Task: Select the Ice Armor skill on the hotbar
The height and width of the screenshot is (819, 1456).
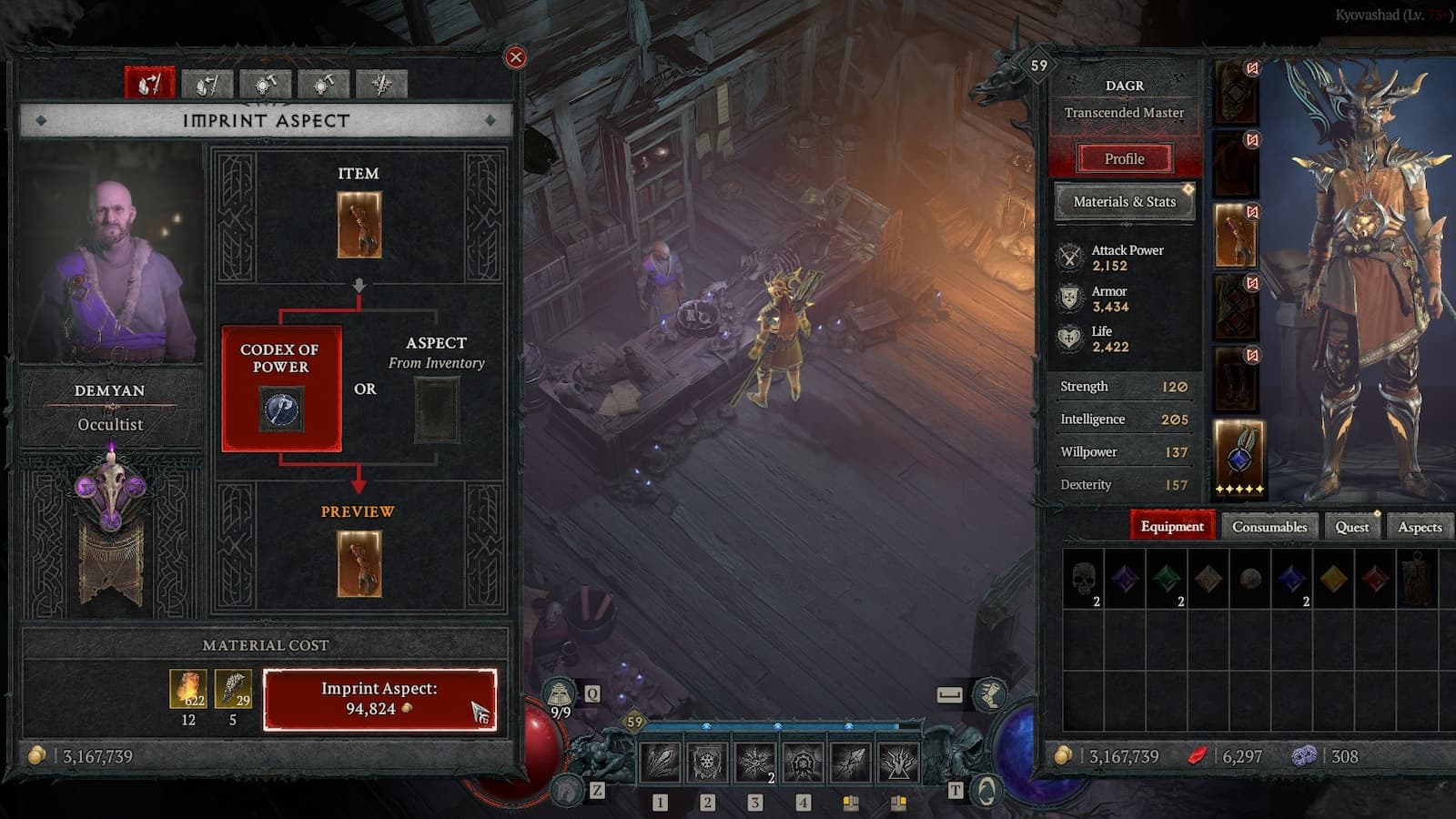Action: tap(709, 761)
